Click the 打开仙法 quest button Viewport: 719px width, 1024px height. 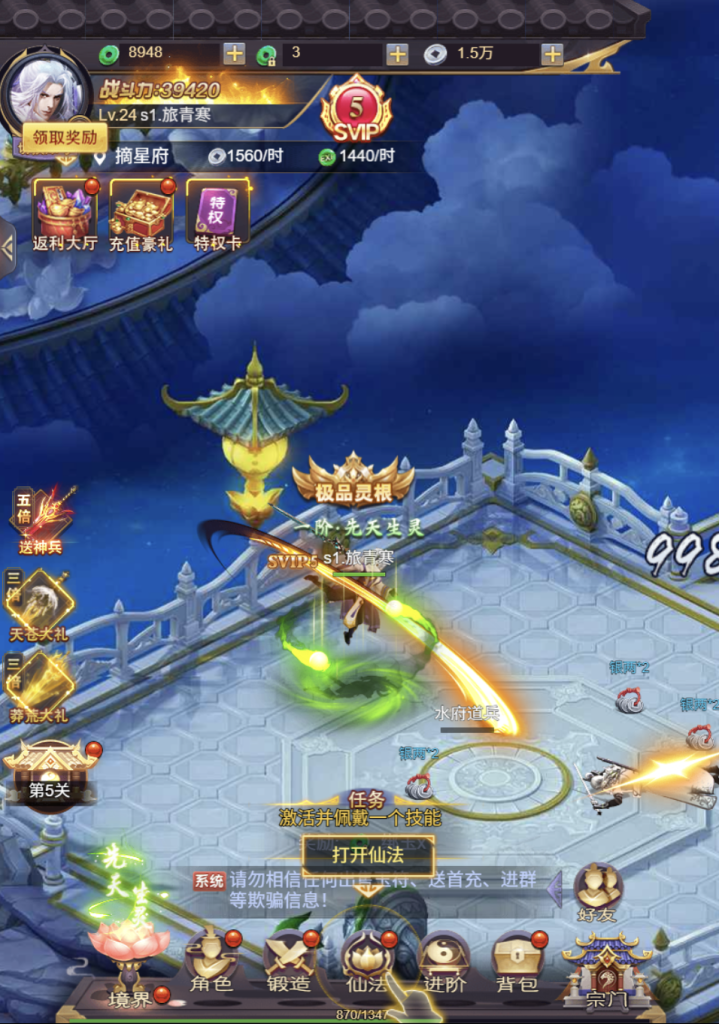[x=368, y=856]
